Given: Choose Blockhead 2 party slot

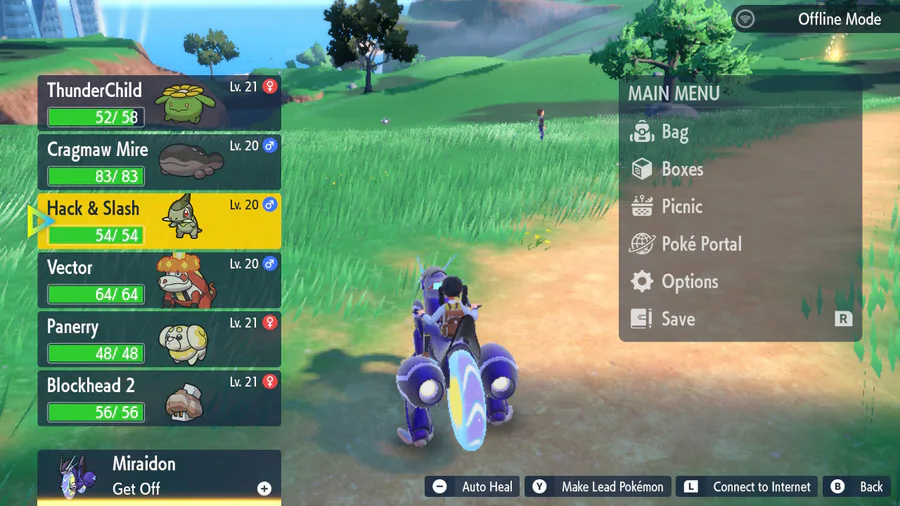Looking at the screenshot, I should click(159, 398).
